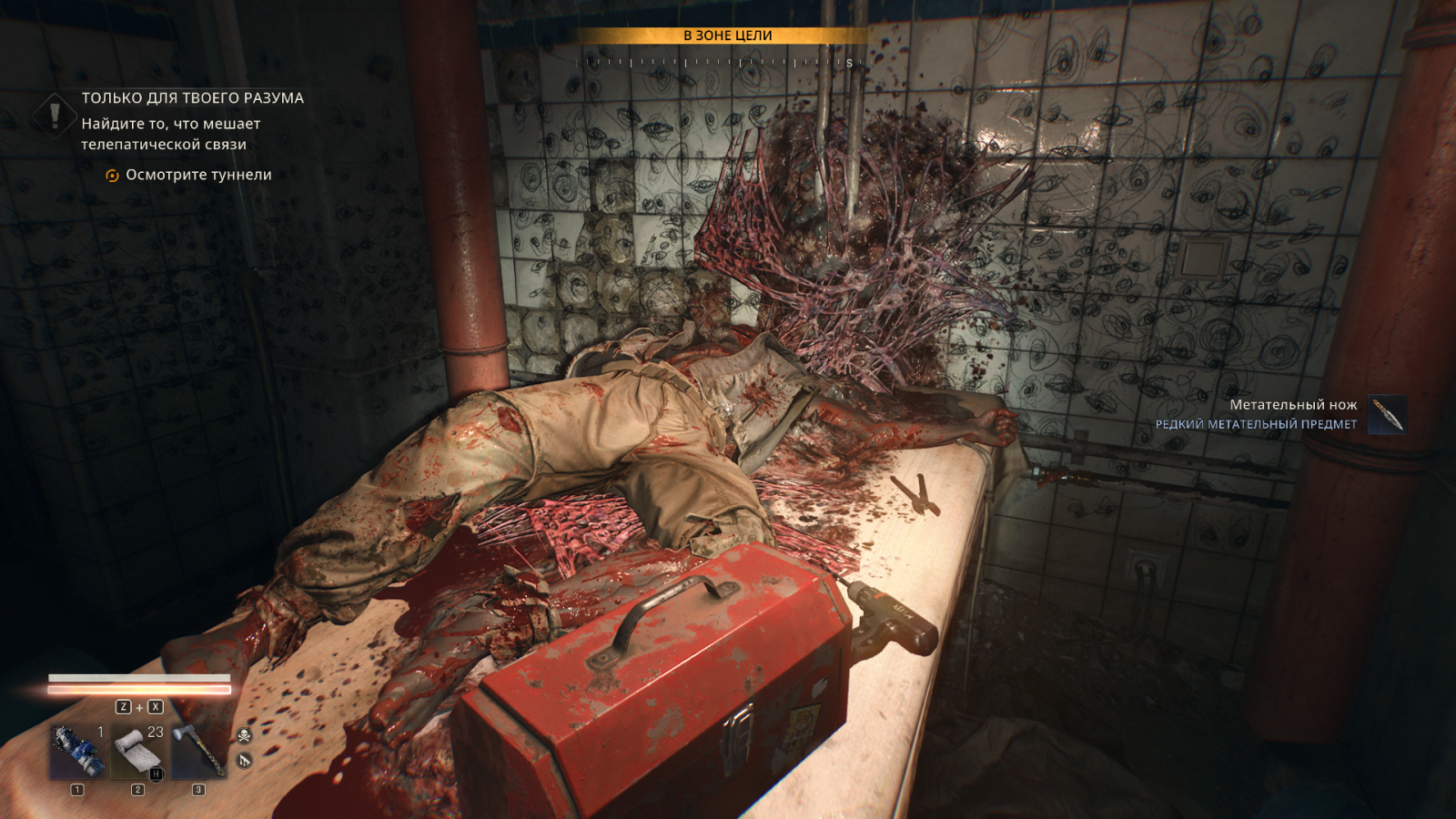Click the В ЗОНЕ ЦЕЛИ compass banner

click(x=727, y=35)
